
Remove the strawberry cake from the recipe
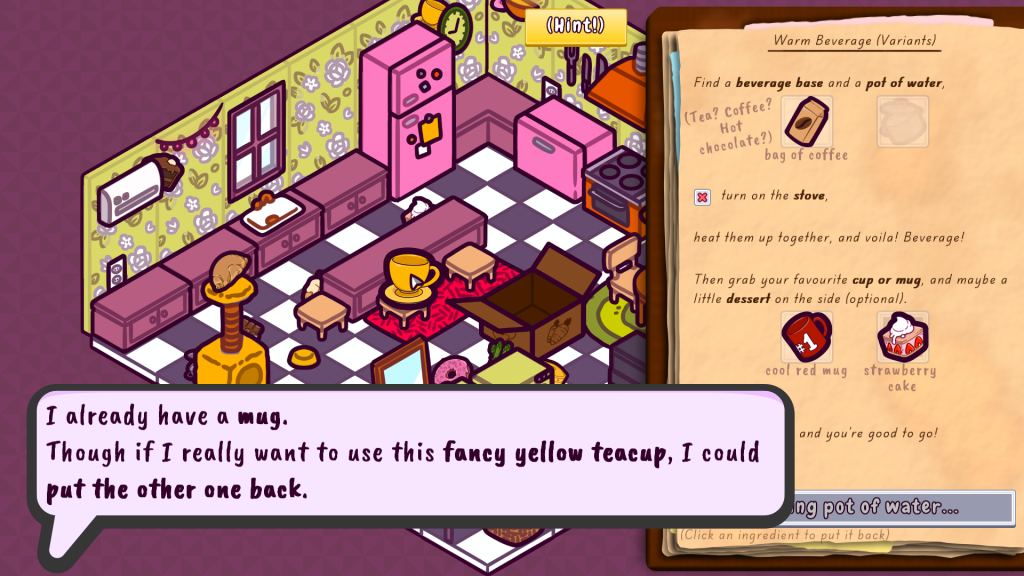click(x=902, y=337)
